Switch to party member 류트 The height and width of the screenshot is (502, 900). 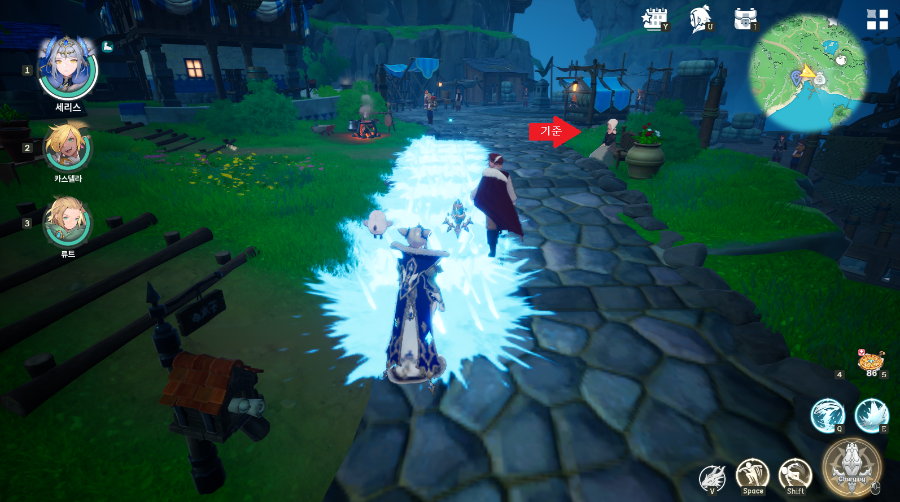click(68, 222)
